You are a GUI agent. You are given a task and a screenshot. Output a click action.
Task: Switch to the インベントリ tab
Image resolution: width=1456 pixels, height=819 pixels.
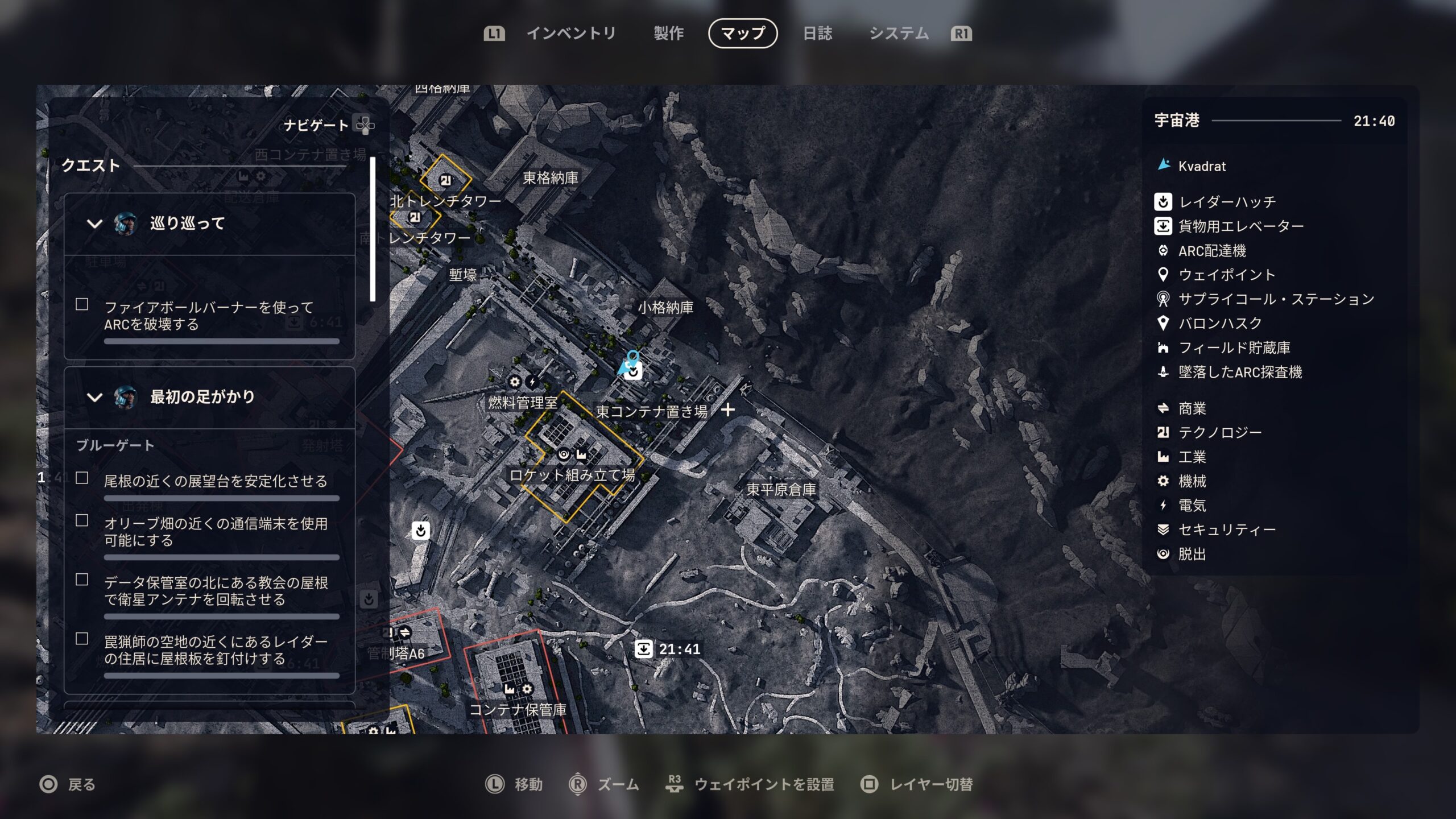click(x=570, y=34)
